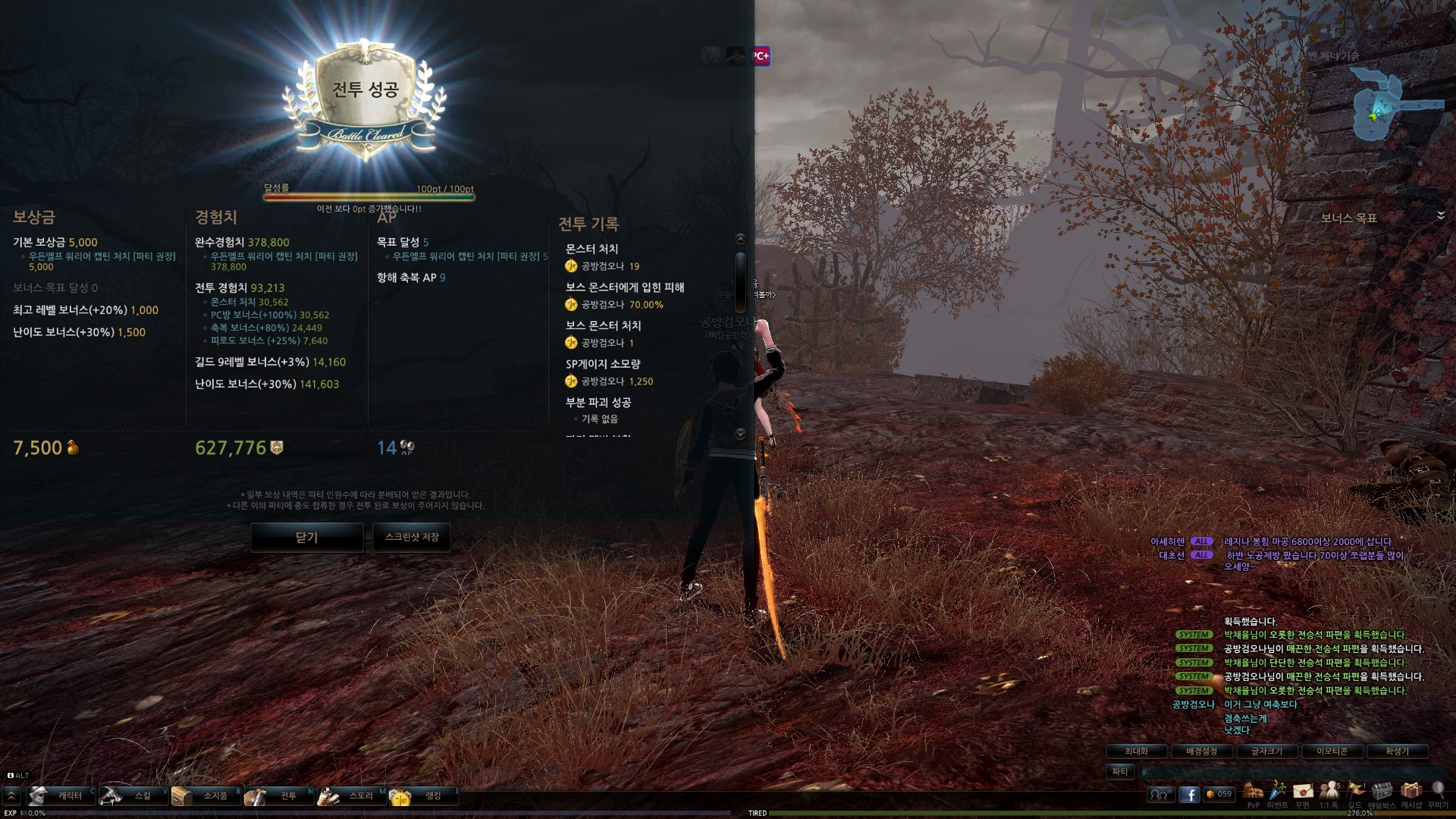Open the 스킬 skills menu
Viewport: 1456px width, 819px height.
point(133,795)
